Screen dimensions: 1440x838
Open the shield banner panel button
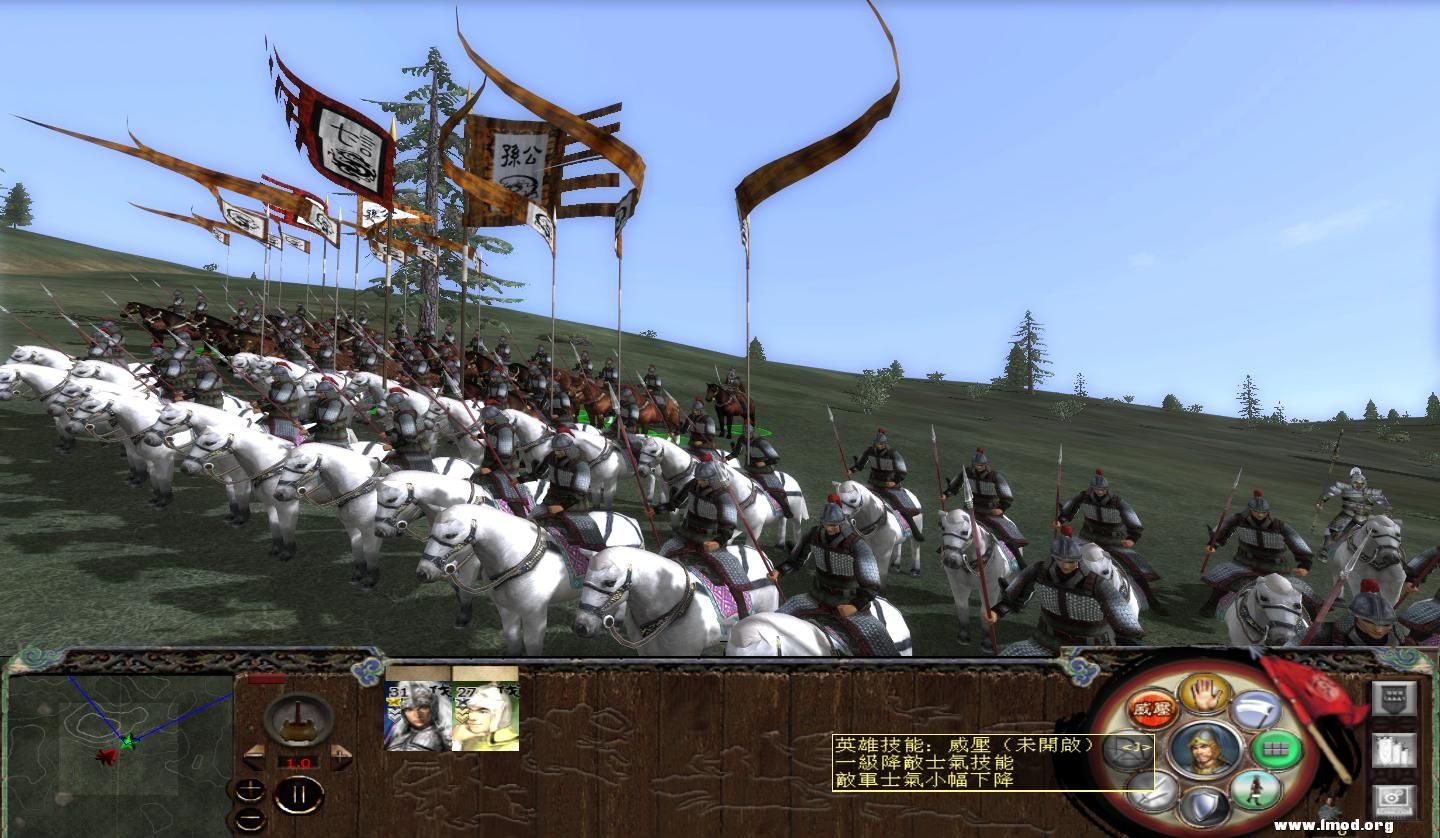click(x=1395, y=698)
